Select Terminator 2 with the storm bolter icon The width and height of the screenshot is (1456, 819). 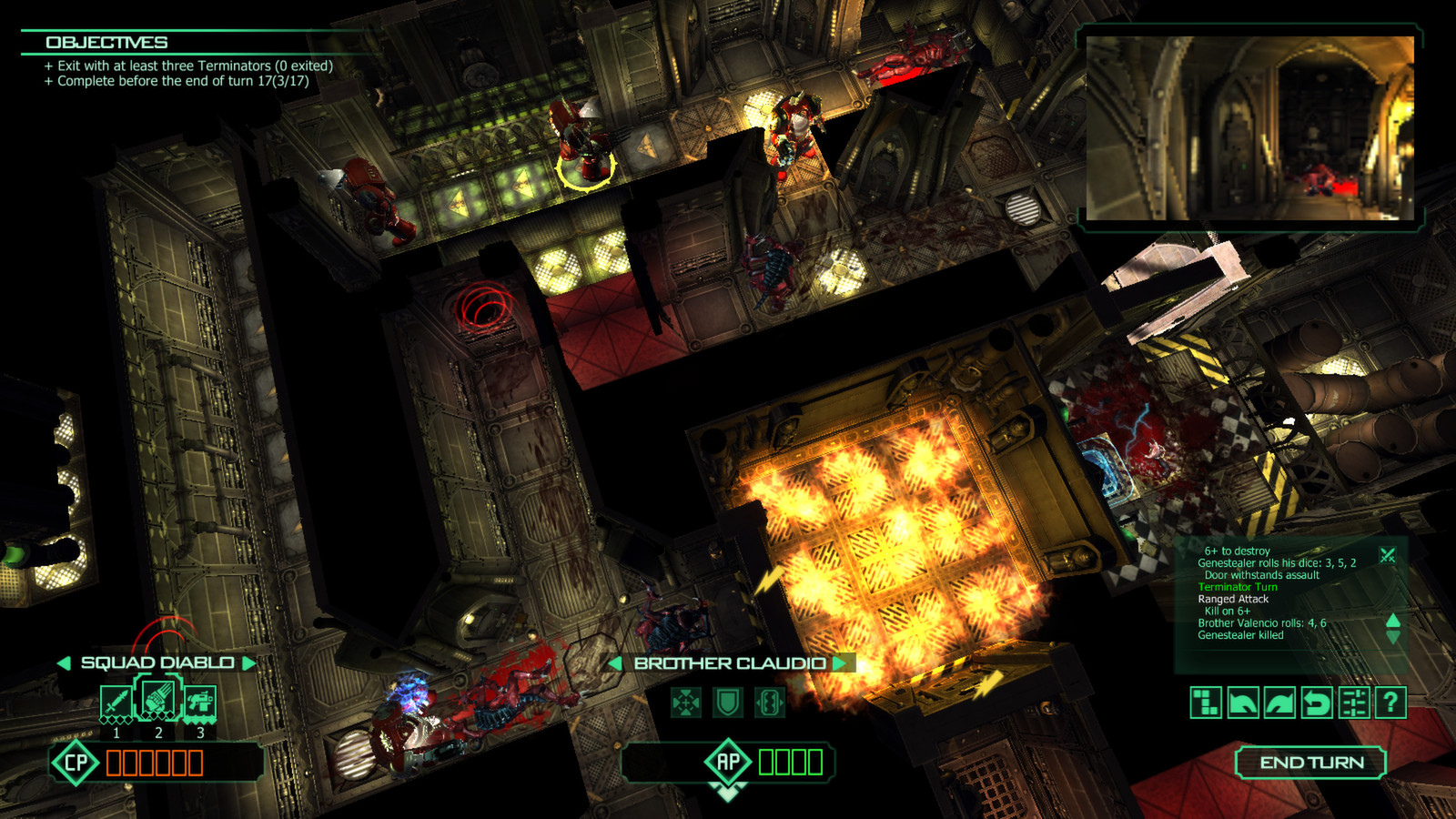click(x=159, y=698)
